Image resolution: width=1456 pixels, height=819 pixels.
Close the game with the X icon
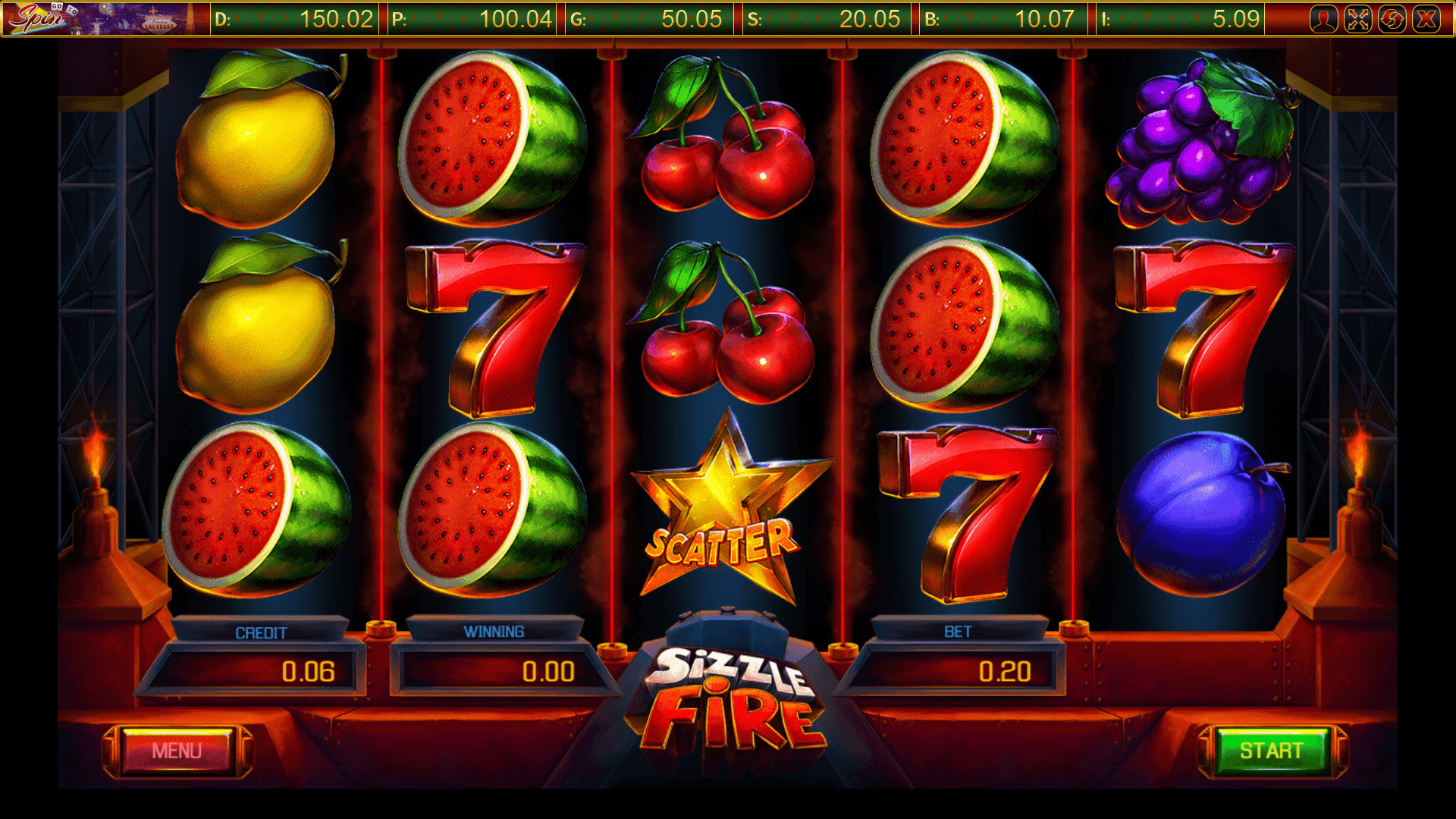[1426, 19]
